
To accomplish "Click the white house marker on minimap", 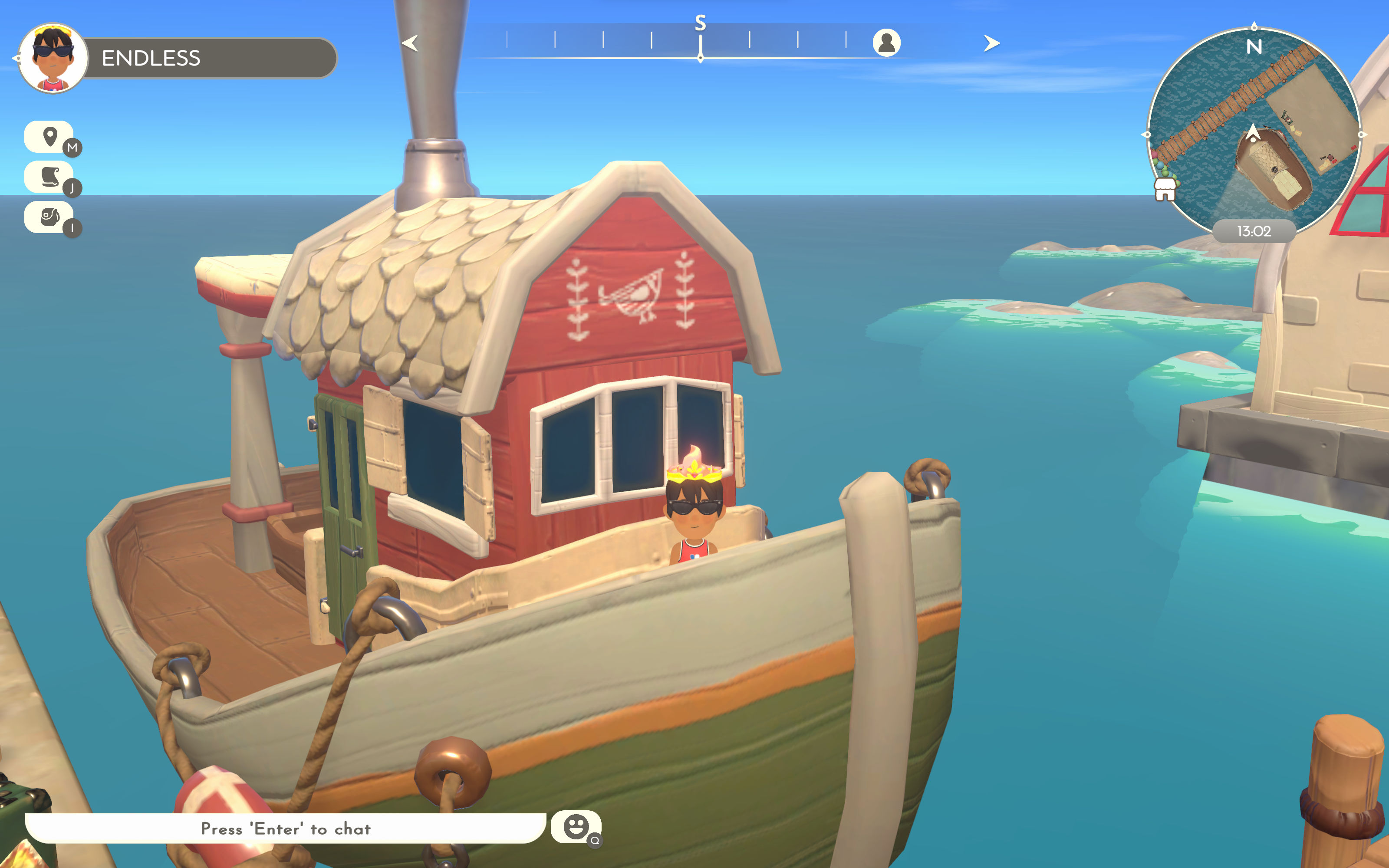I will [1165, 189].
